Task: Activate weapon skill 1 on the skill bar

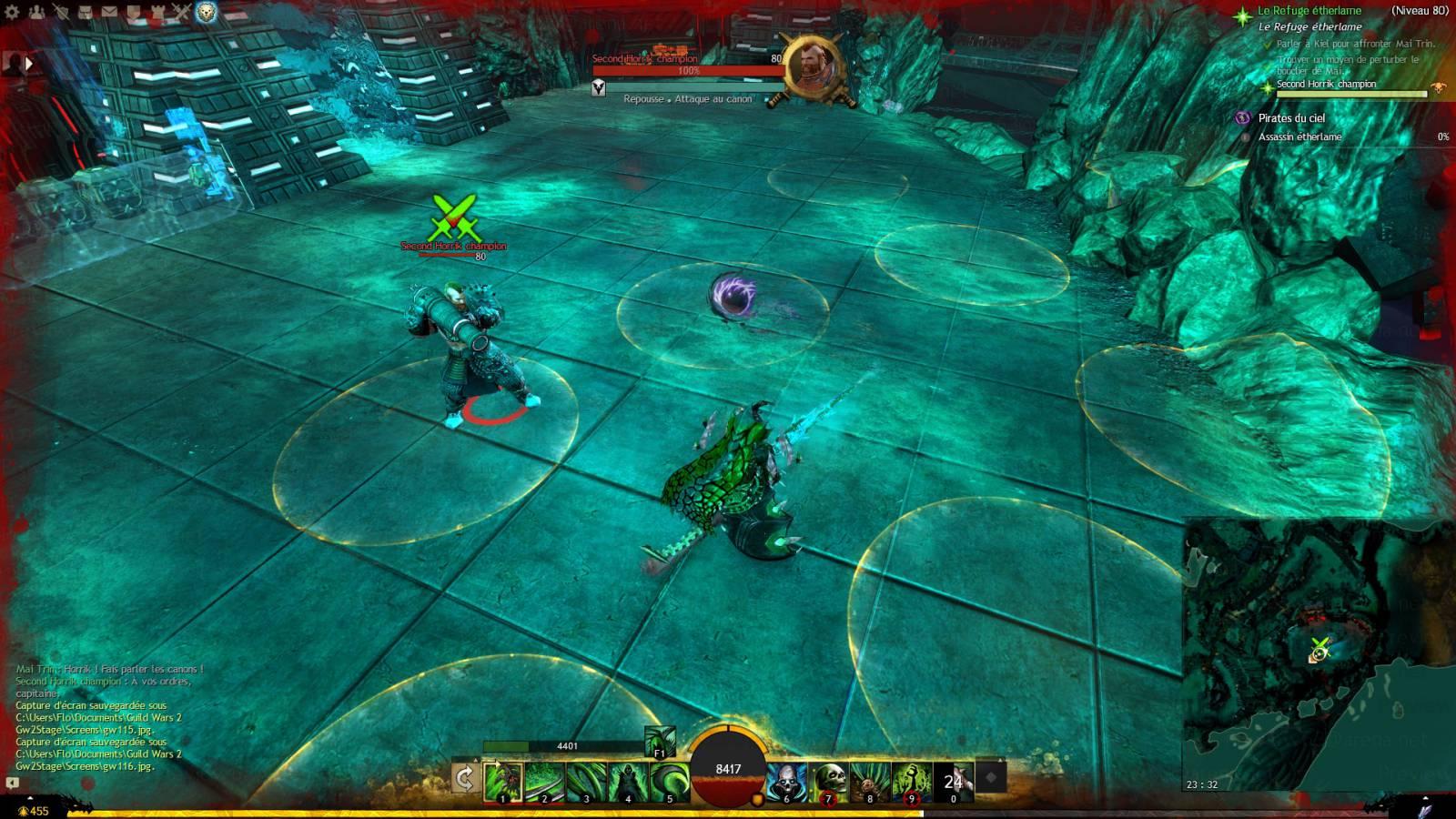Action: point(502,782)
